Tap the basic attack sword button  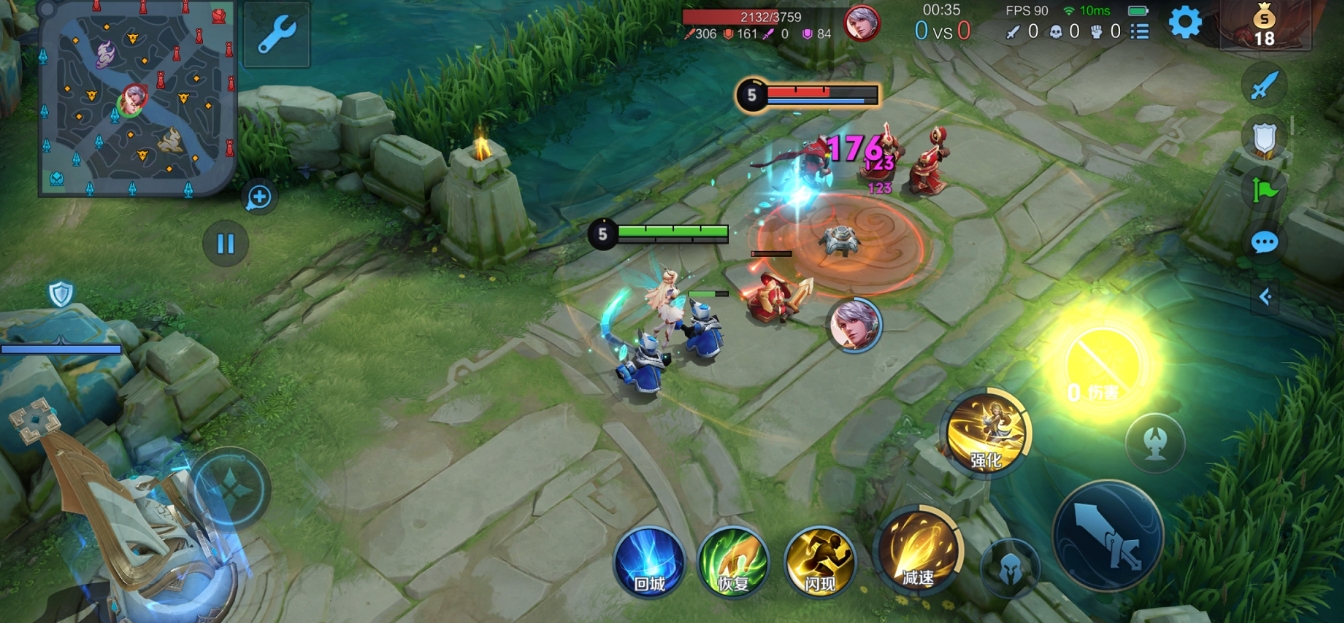(1108, 535)
